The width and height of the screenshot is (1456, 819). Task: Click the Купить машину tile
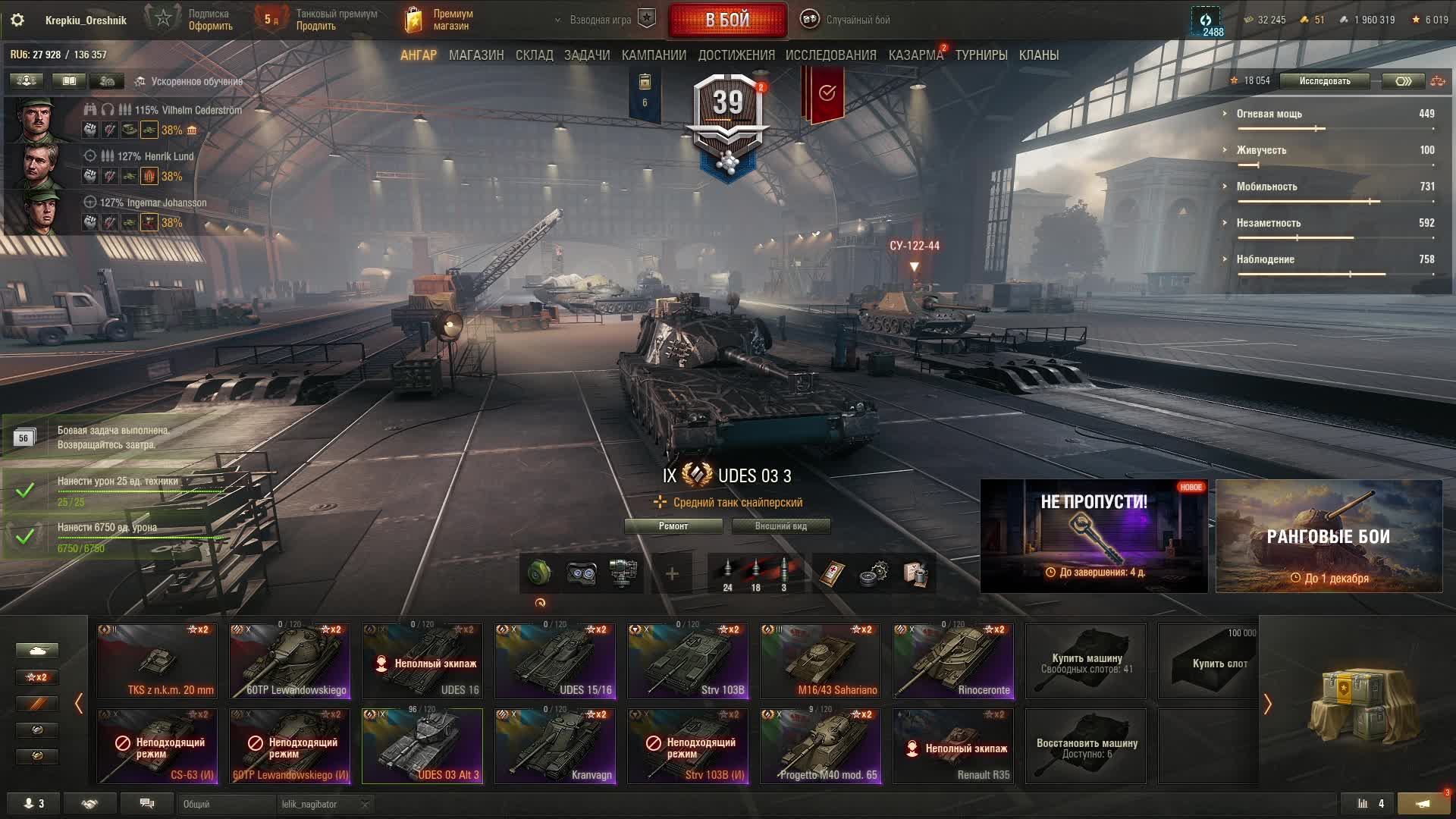coord(1086,661)
